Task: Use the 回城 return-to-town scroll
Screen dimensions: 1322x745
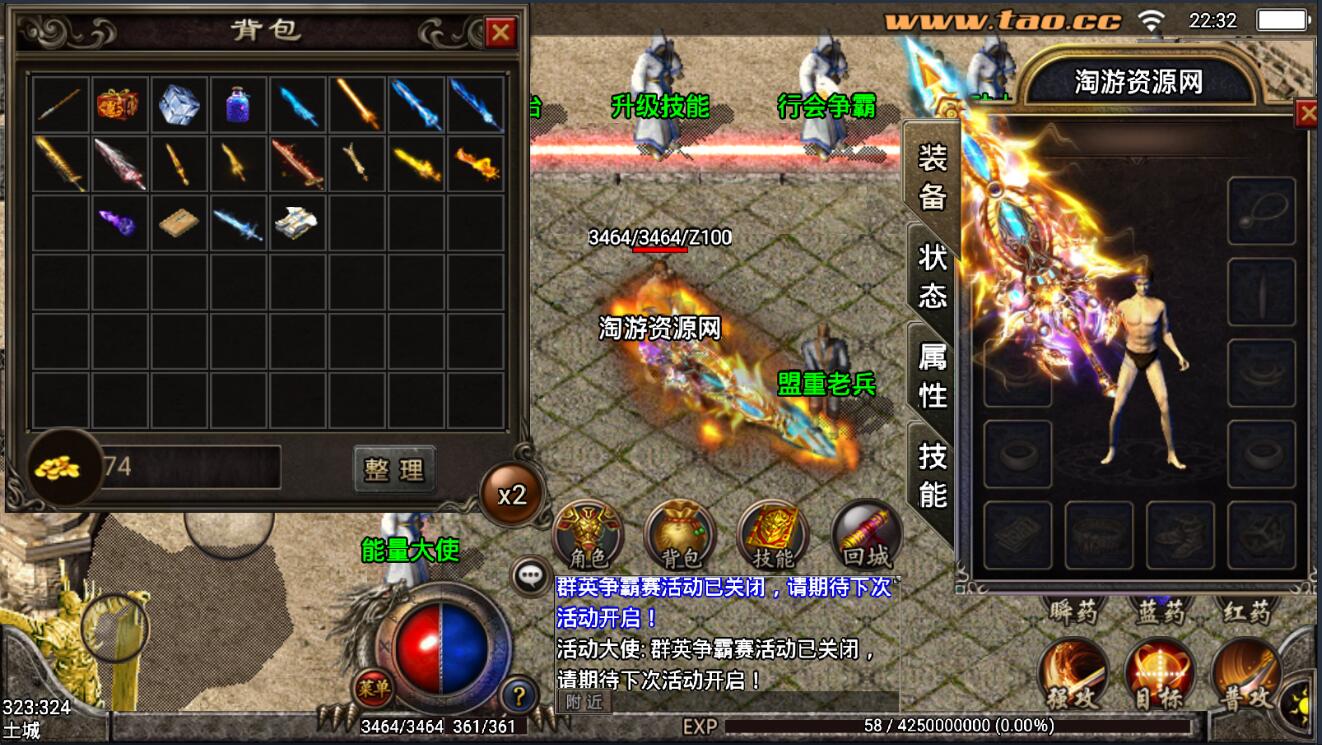Action: 866,537
